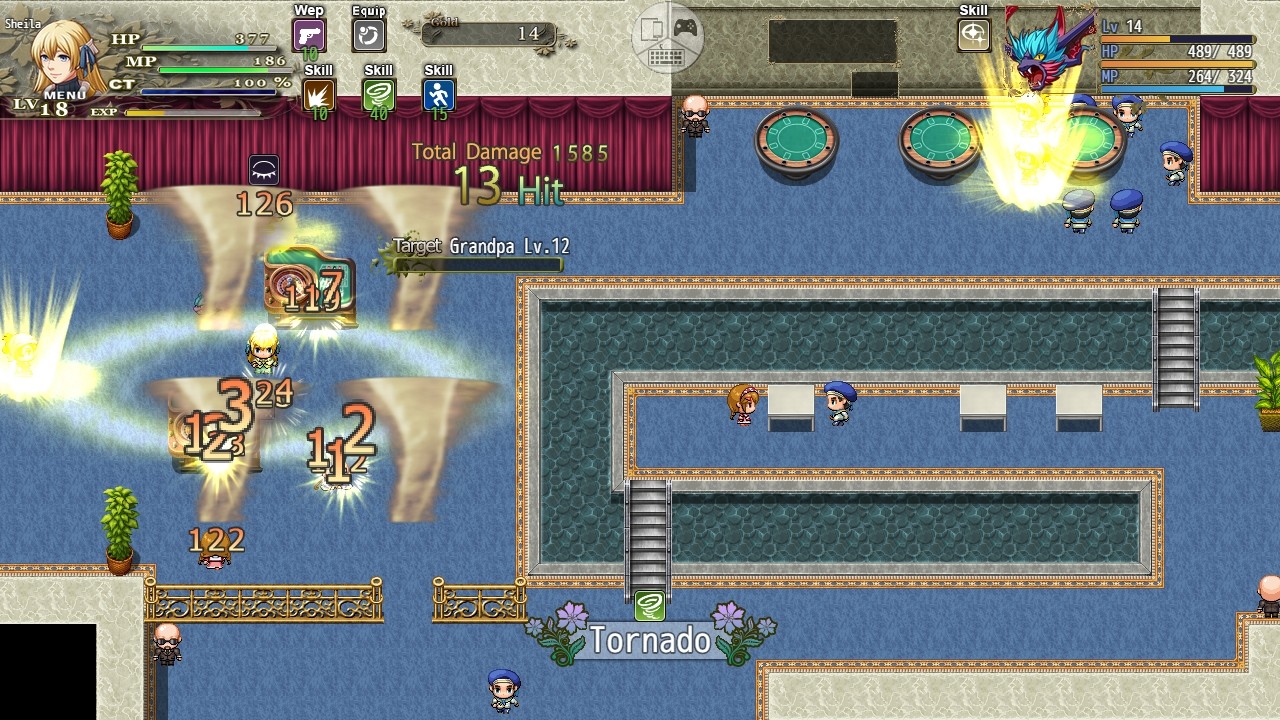
Task: Tap the moon sleep status icon
Action: 262,169
